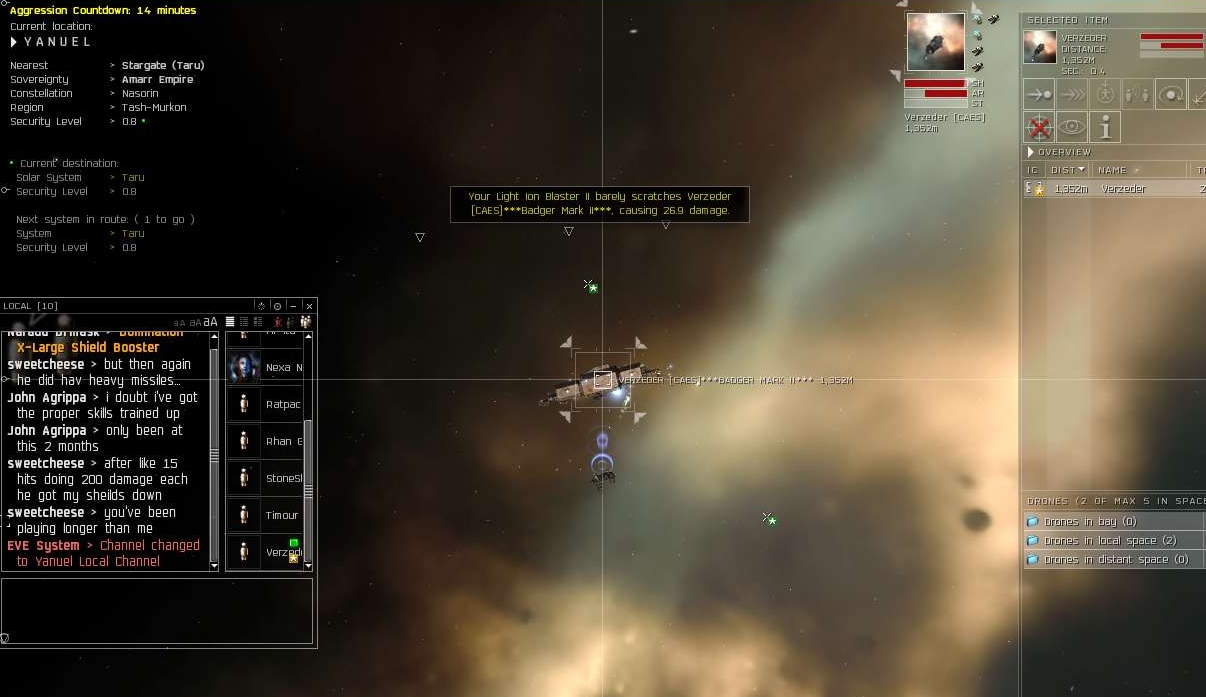Viewport: 1206px width, 697px height.
Task: Show info for Verzeder
Action: [x=1105, y=127]
